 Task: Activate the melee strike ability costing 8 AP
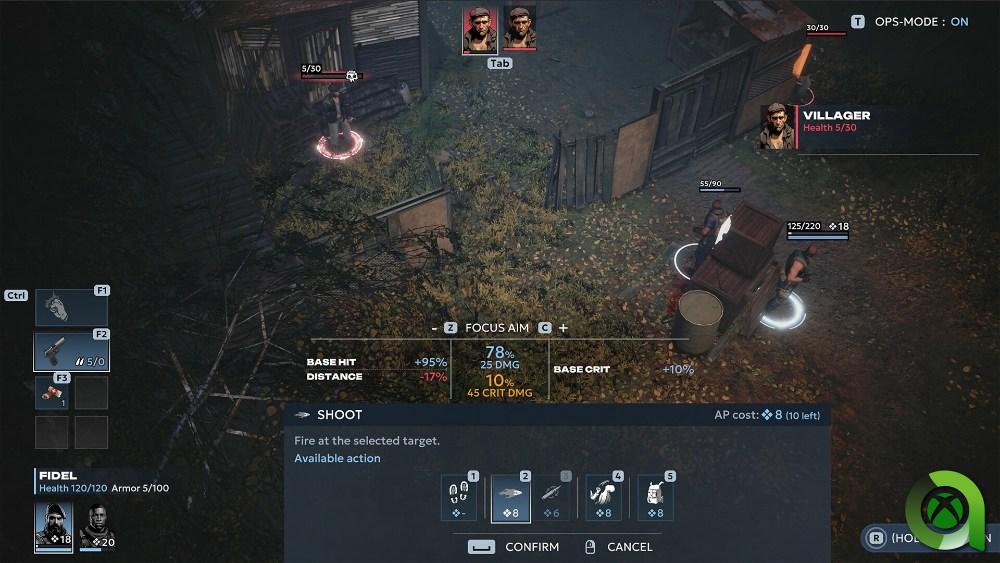pyautogui.click(x=603, y=498)
